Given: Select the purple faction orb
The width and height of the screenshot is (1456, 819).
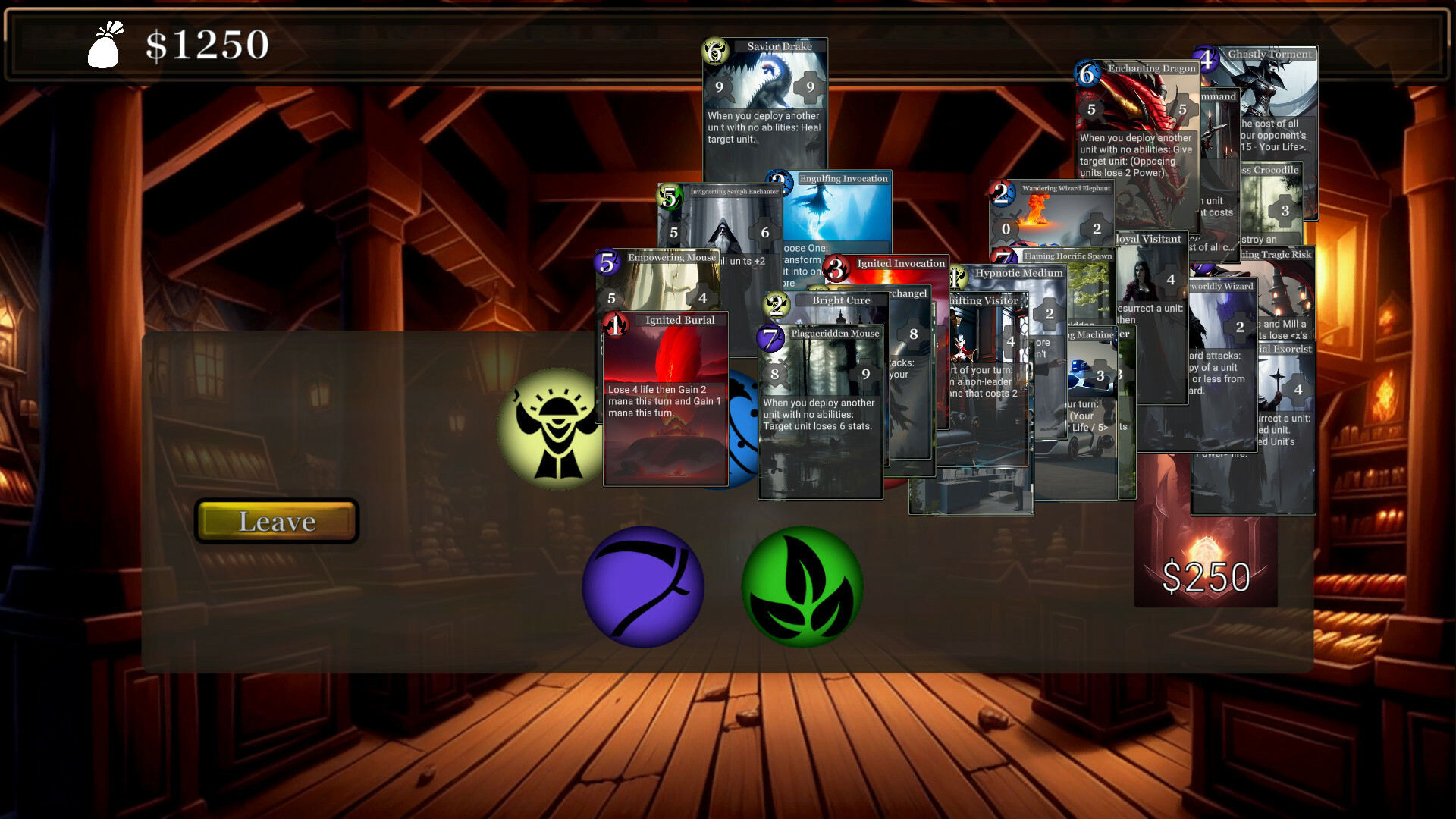Looking at the screenshot, I should click(645, 585).
